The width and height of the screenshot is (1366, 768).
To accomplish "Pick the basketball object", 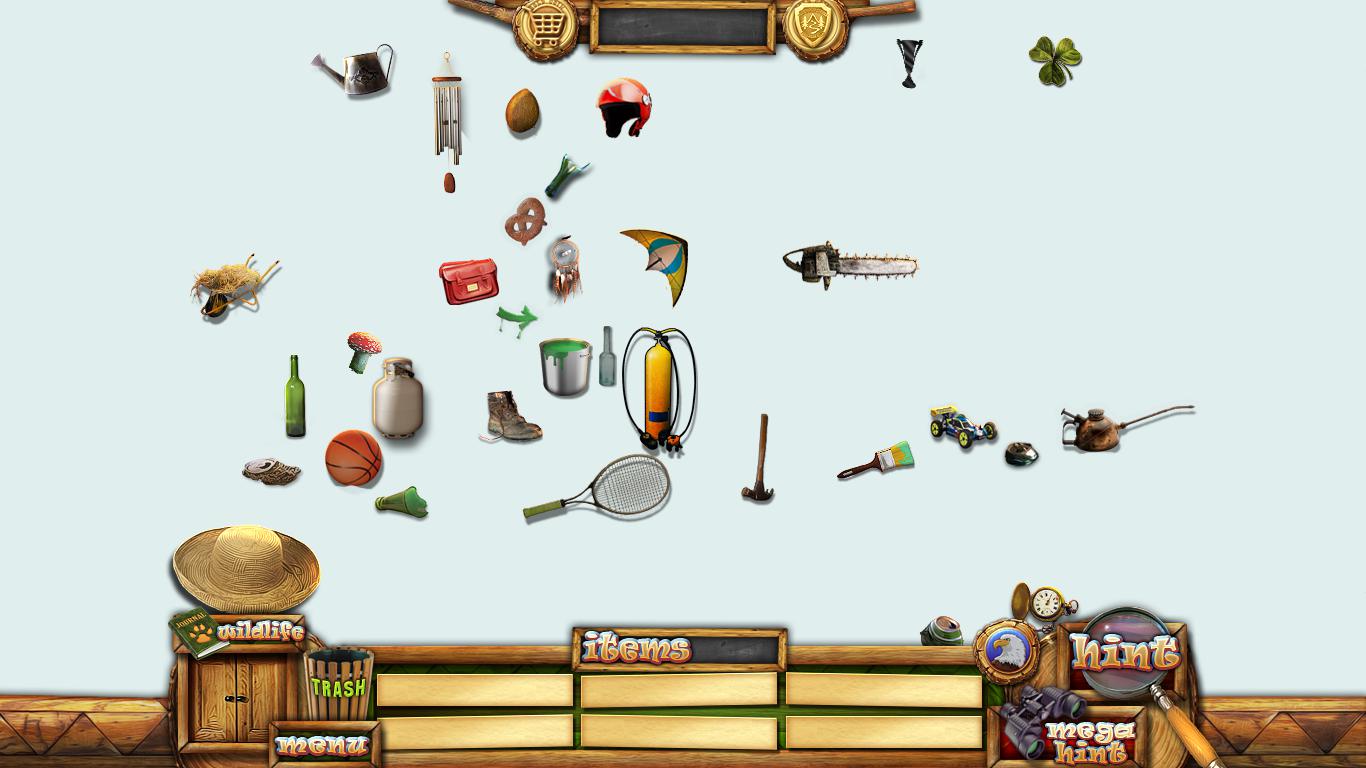I will tap(354, 458).
